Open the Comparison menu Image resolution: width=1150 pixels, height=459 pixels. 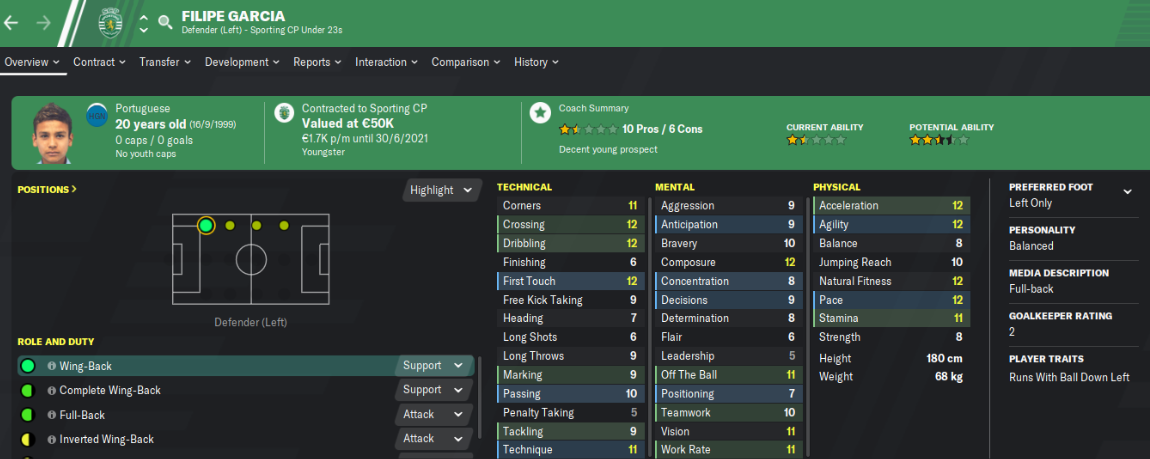click(465, 62)
